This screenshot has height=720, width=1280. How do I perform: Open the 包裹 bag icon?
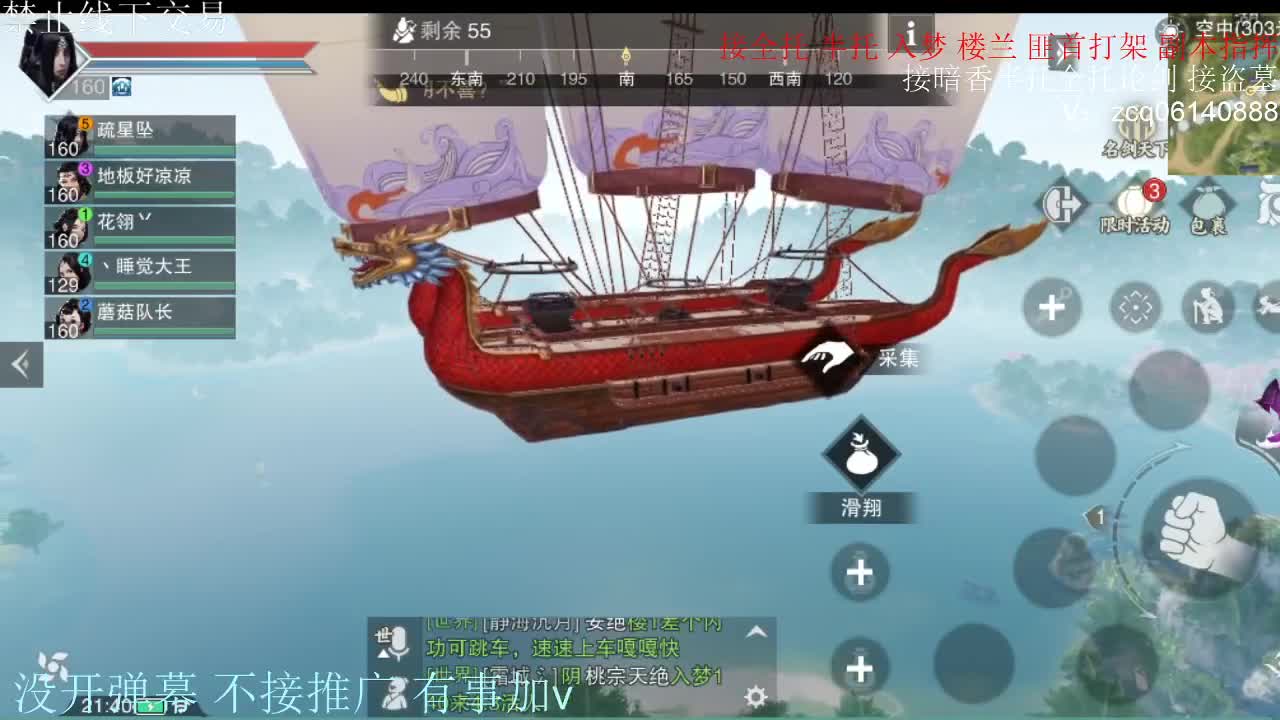pyautogui.click(x=1206, y=202)
